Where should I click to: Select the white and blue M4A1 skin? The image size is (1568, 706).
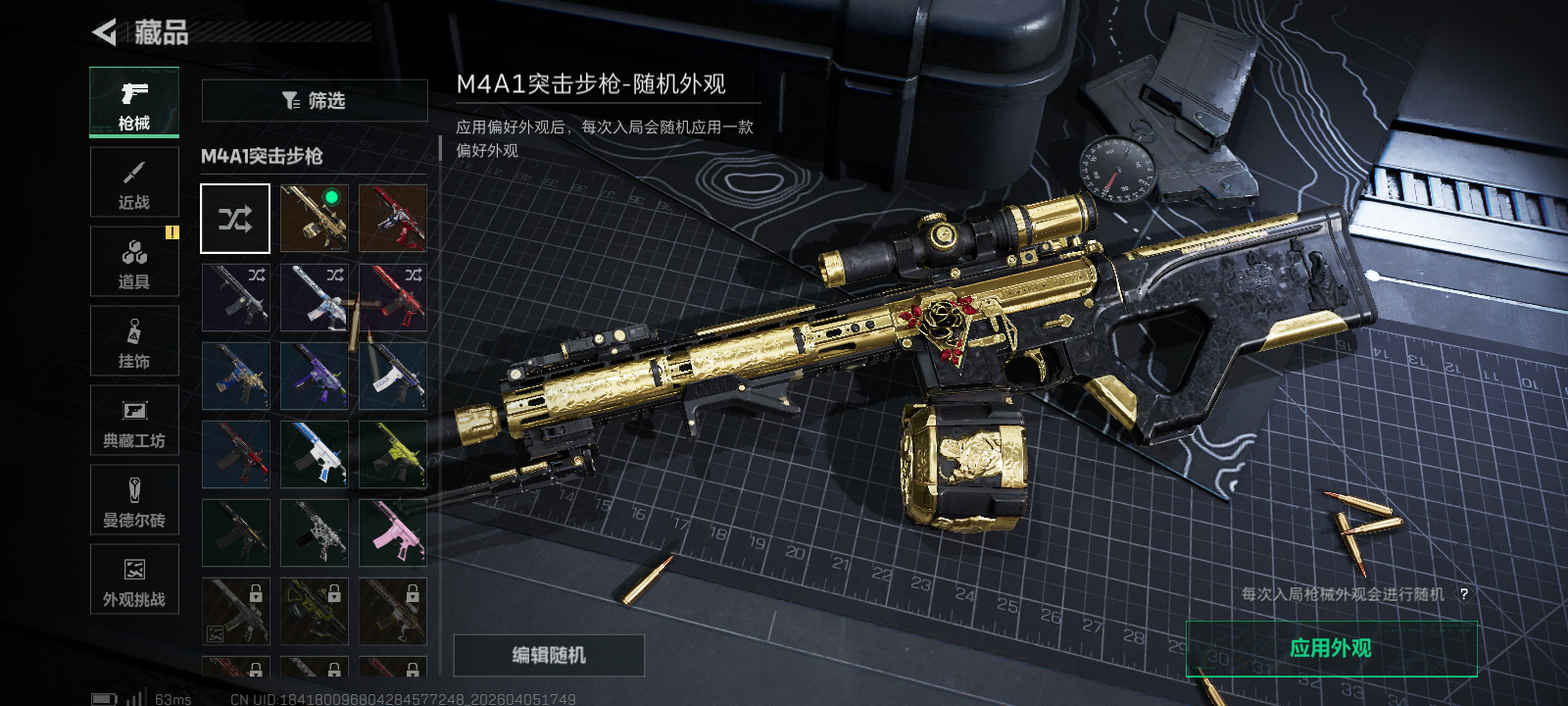(314, 454)
